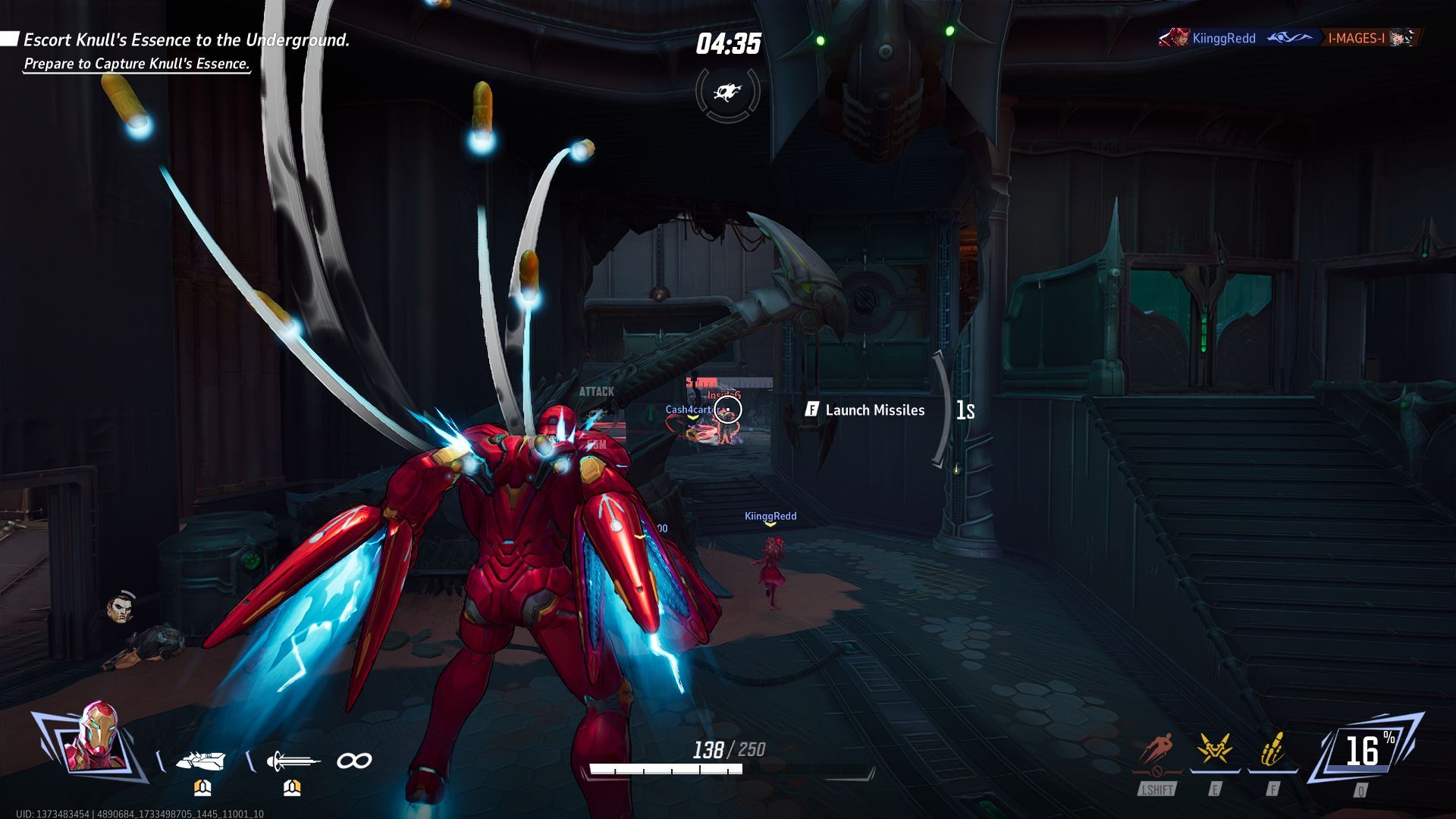
Task: Click the objective capture indicator under the timer
Action: coord(727,93)
